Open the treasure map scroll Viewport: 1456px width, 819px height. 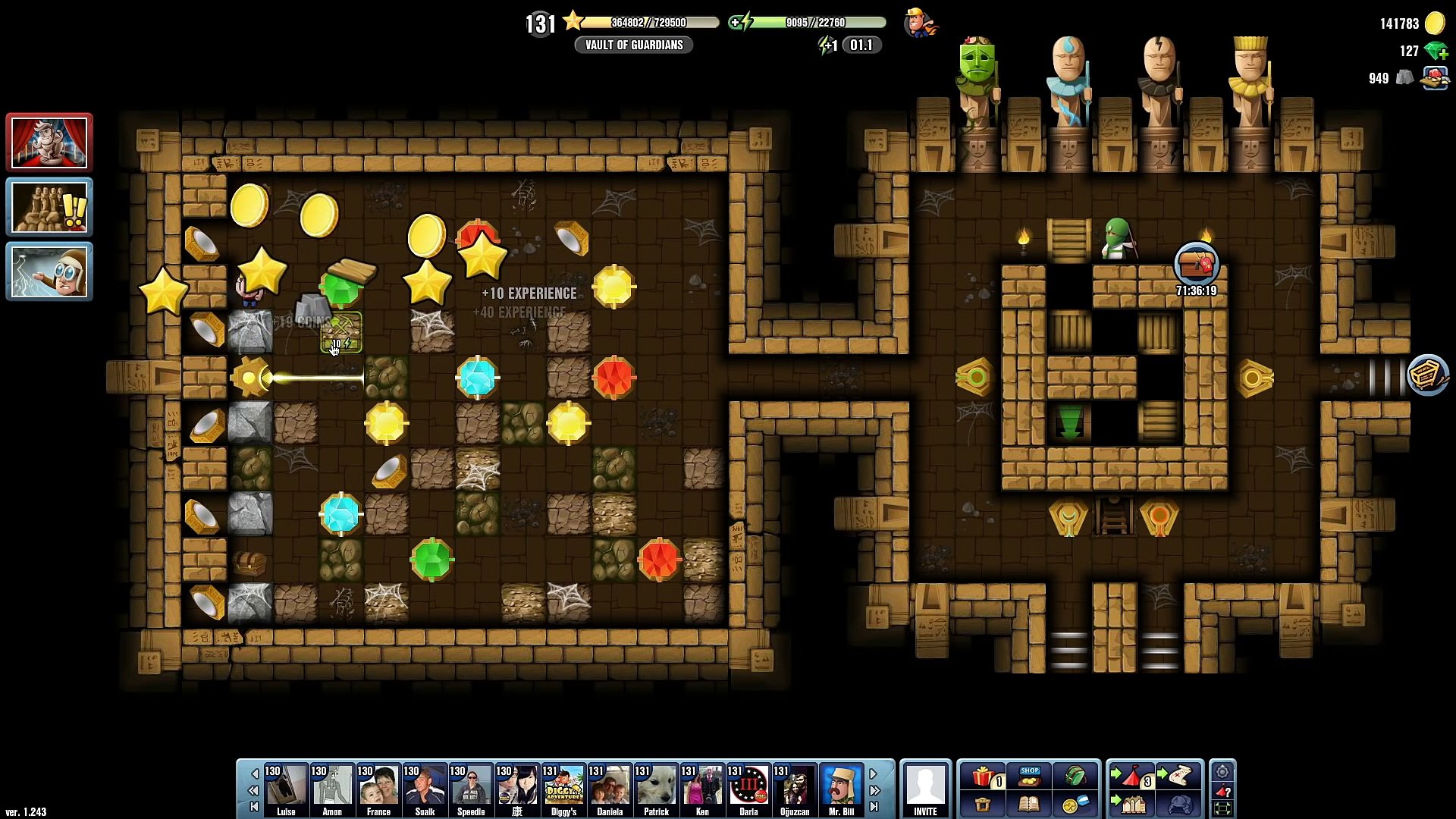click(x=1178, y=777)
